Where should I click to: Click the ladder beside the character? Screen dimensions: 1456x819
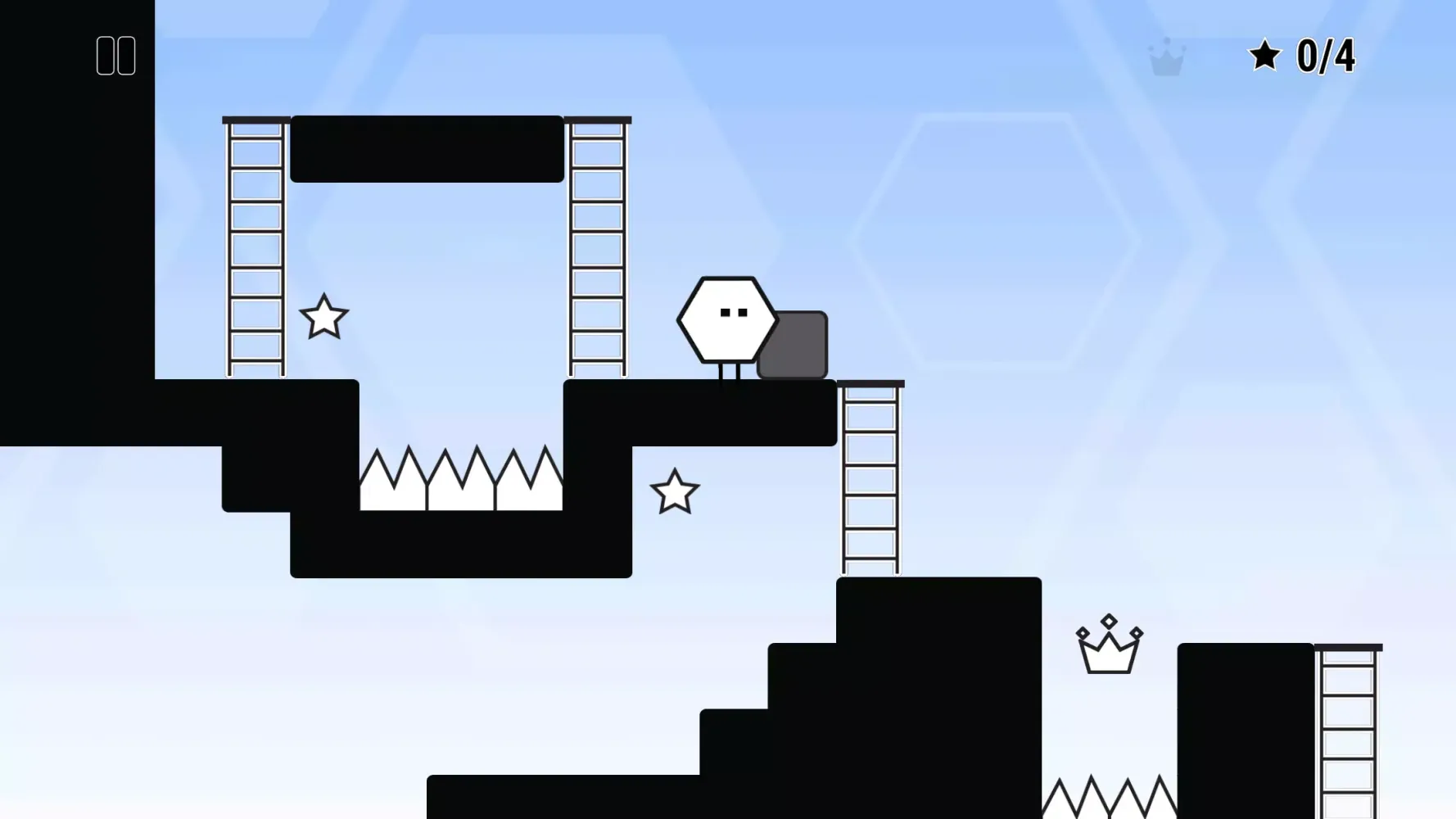[598, 246]
